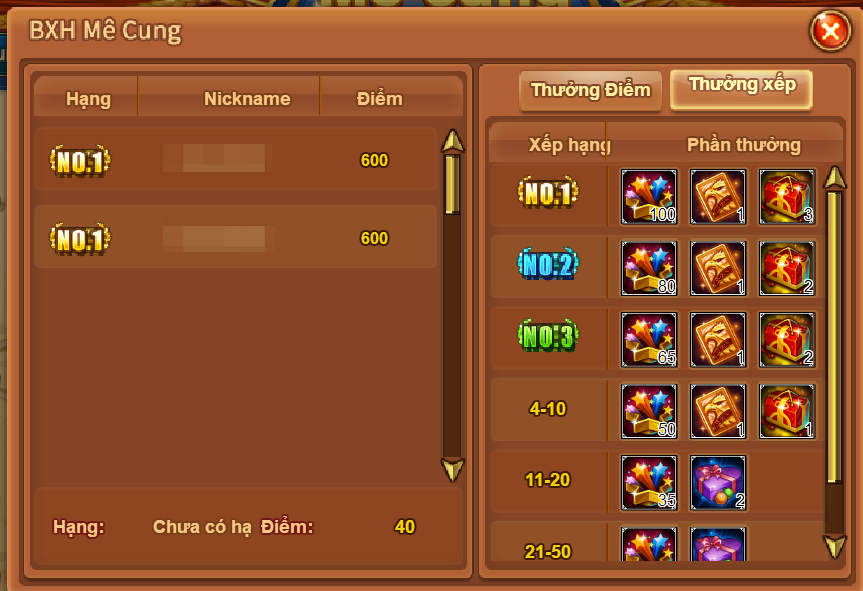
Task: Click the 4-10 rank orange book reward
Action: 718,411
